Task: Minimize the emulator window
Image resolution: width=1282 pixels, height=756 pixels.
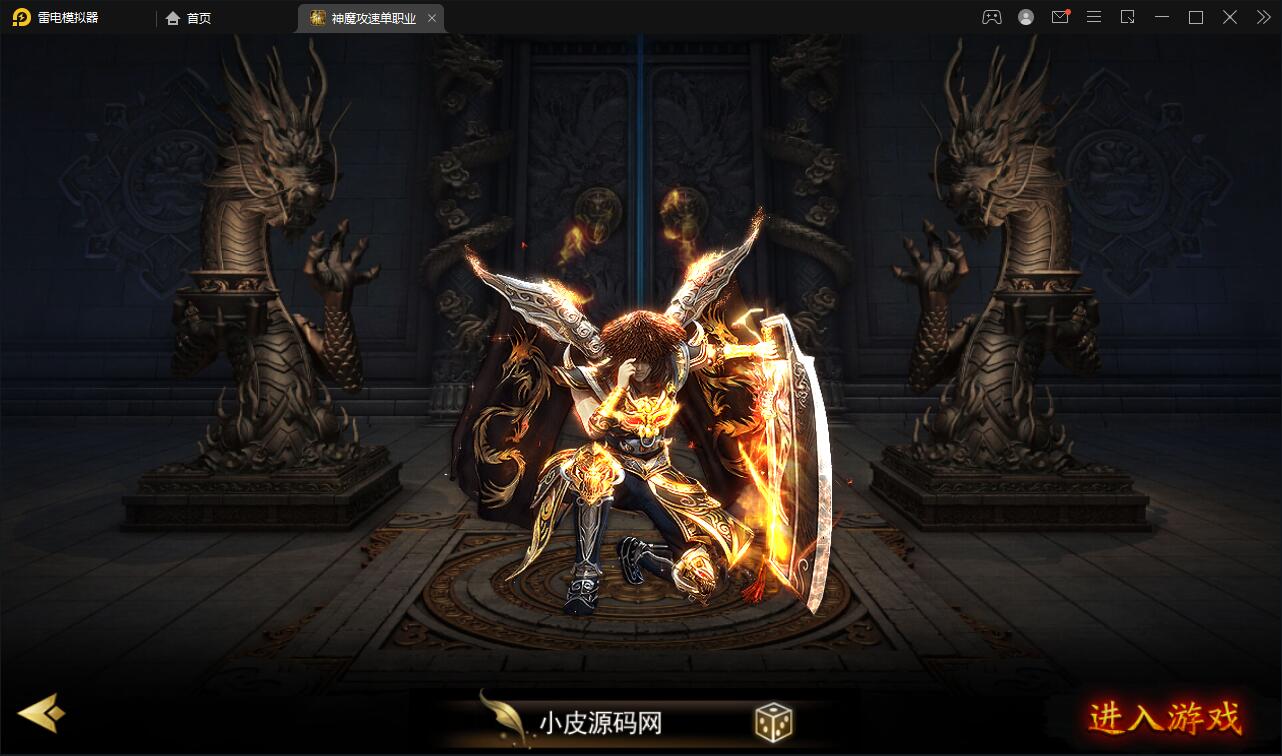Action: click(x=1161, y=17)
